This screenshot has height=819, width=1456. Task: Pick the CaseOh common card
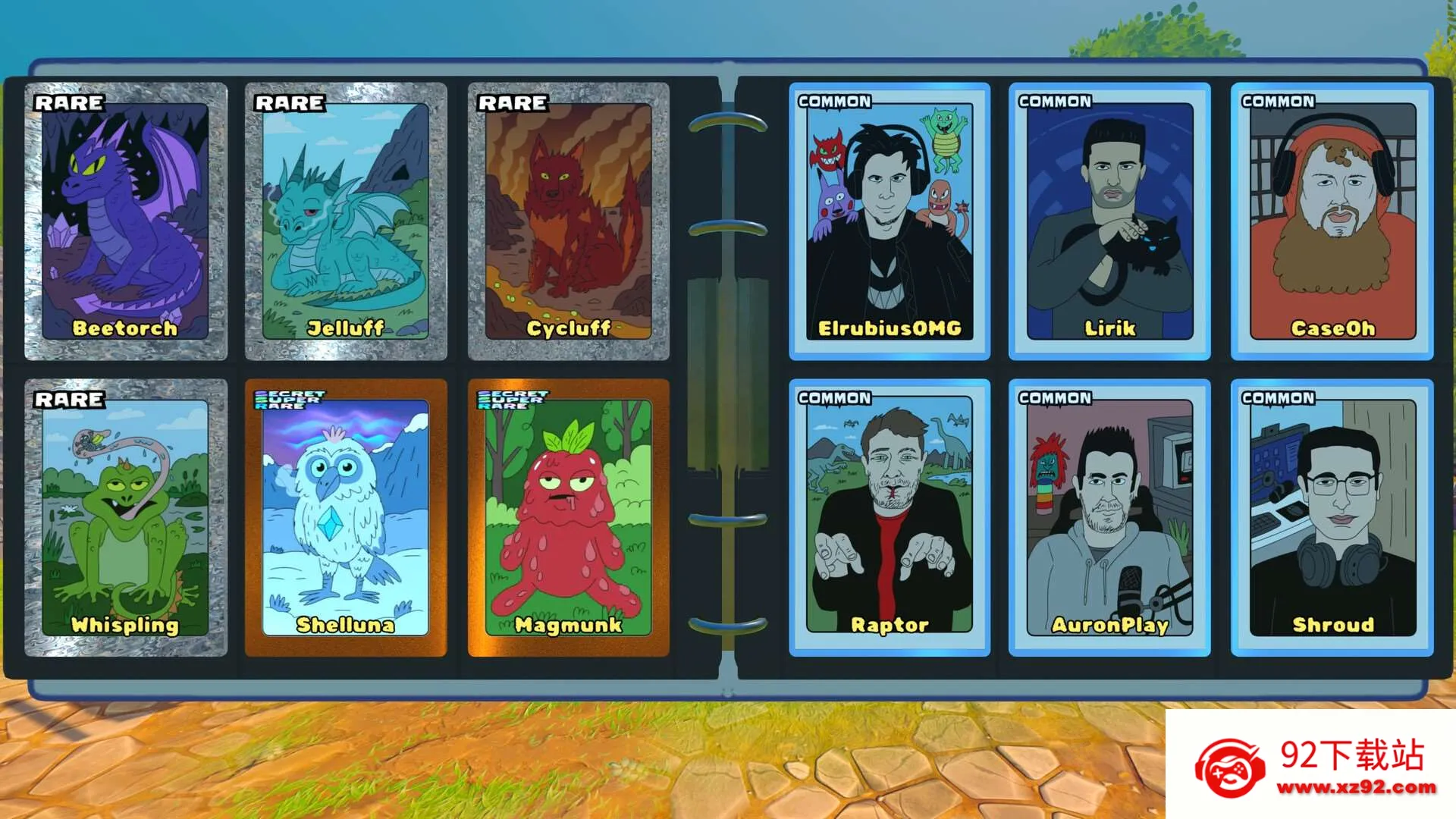click(1332, 221)
